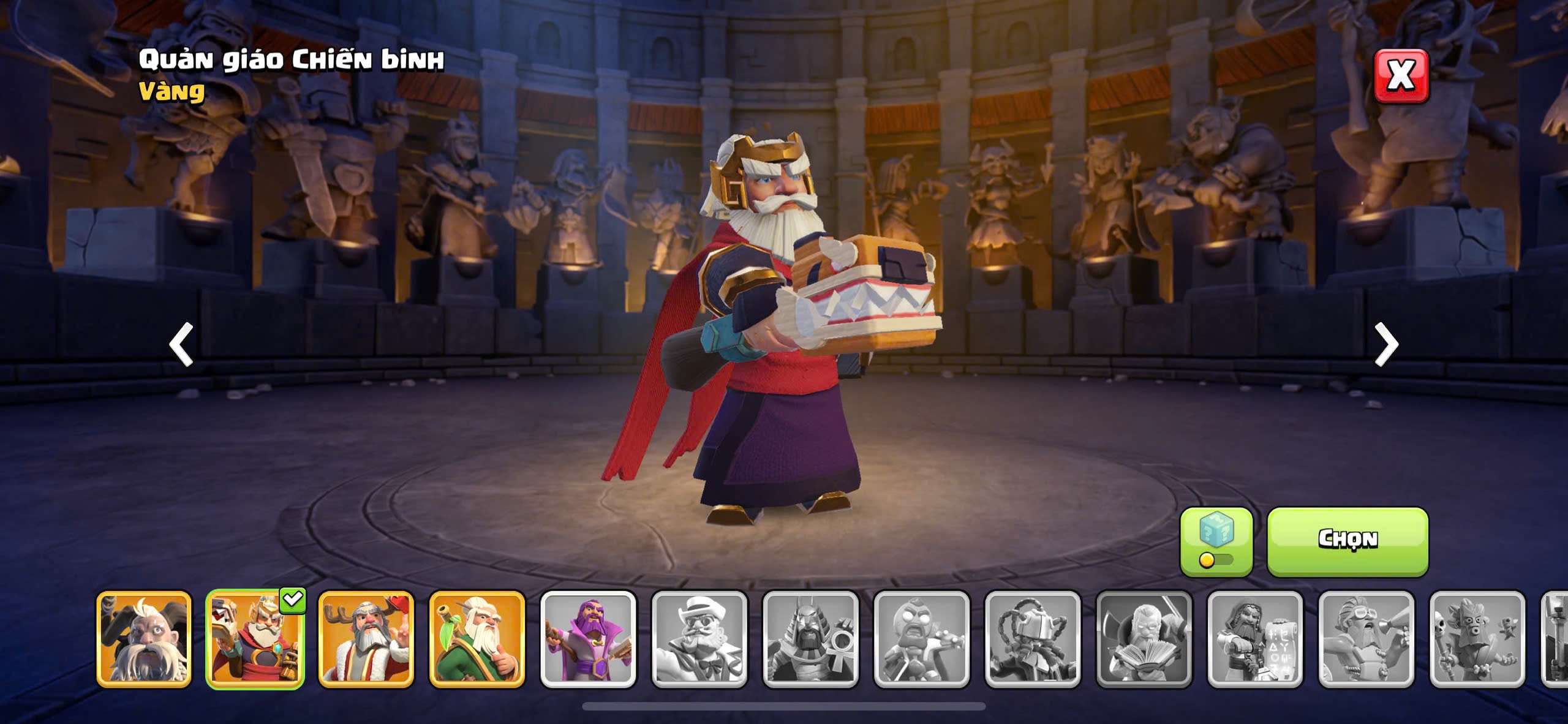Go to the previous skin with the left arrow
Image resolution: width=1568 pixels, height=724 pixels.
[181, 344]
